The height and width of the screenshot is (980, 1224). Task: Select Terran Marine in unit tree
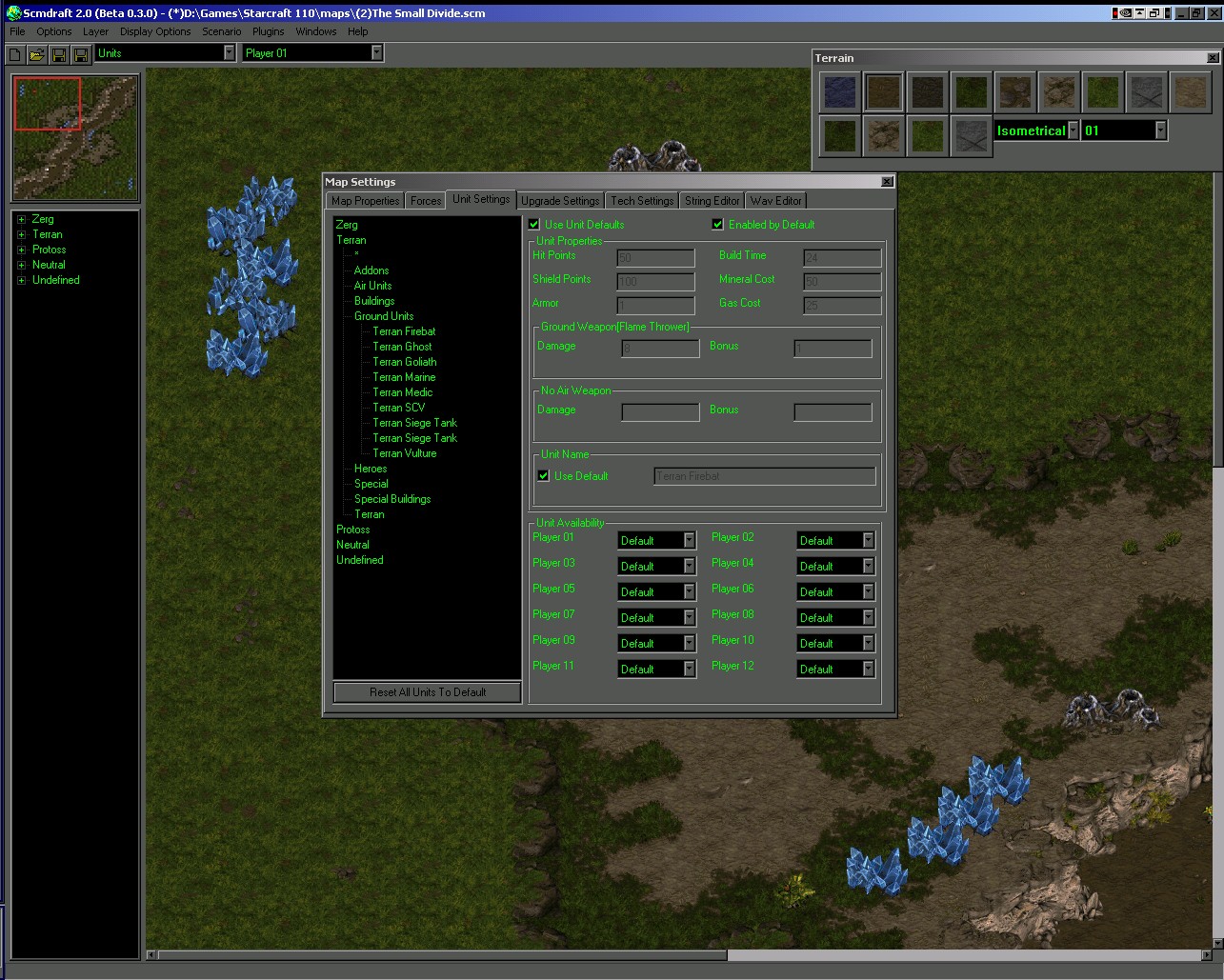pos(404,377)
